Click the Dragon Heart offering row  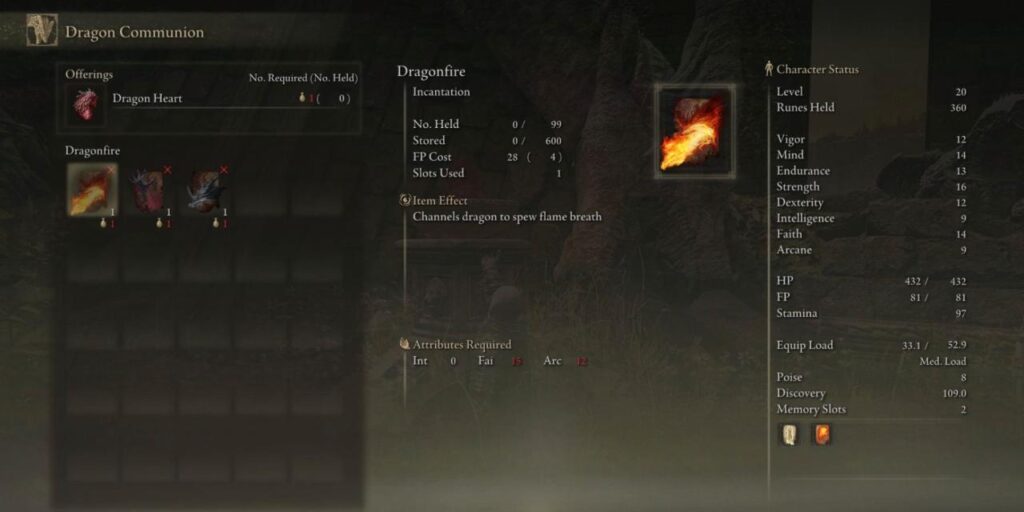210,99
